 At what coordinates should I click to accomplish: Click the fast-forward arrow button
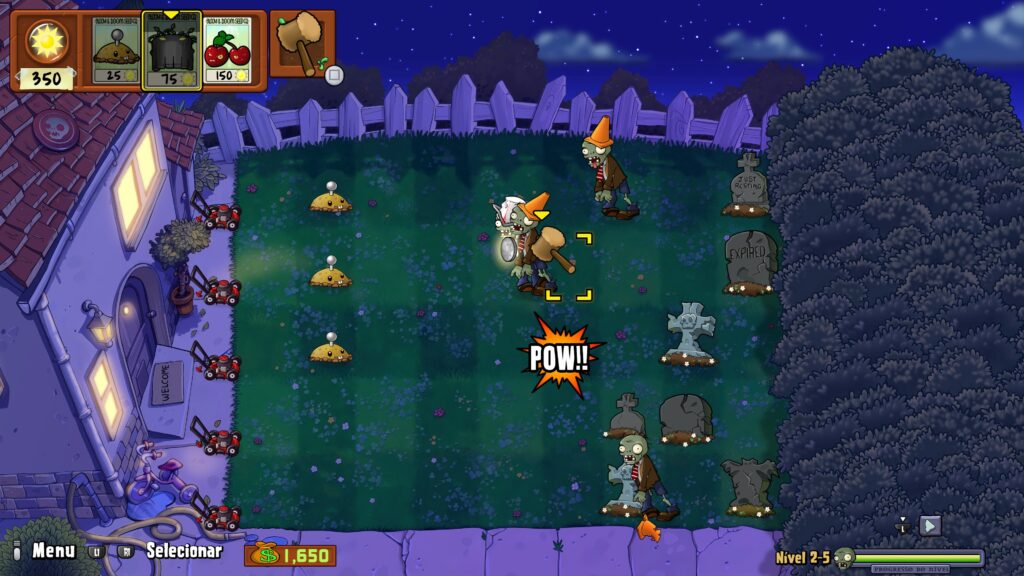click(x=930, y=525)
